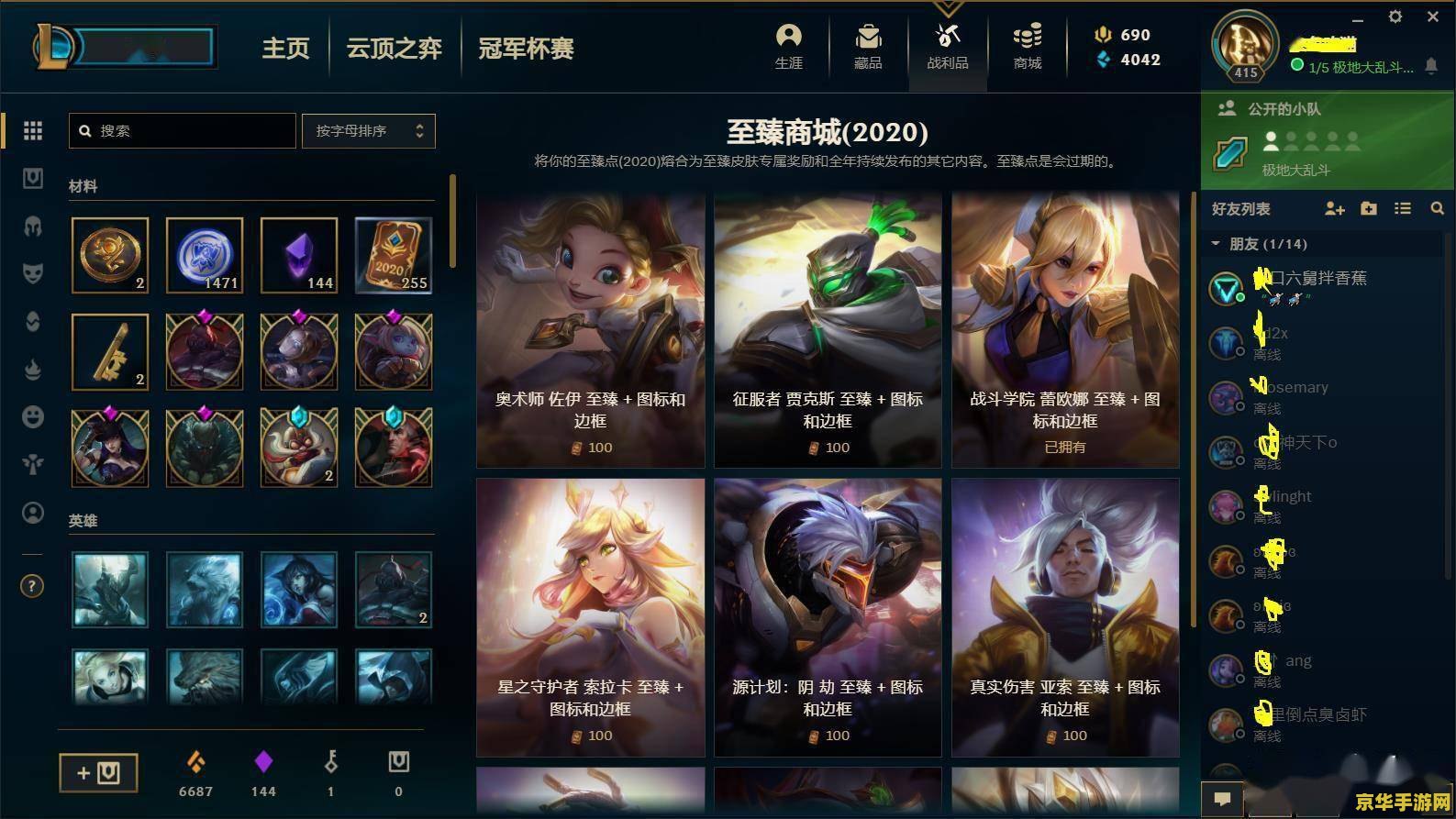Click the add friend icon above the friends list
1456x819 pixels.
[1335, 208]
